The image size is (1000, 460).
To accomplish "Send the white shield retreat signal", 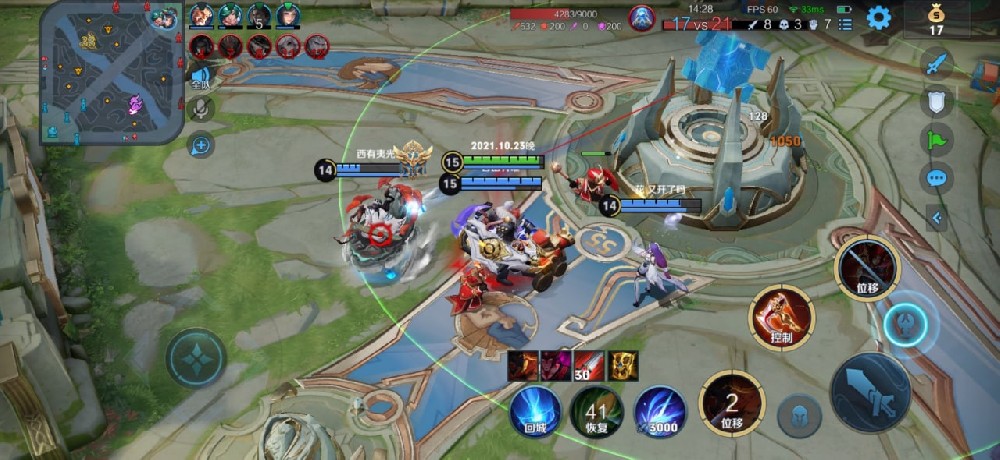I will pyautogui.click(x=937, y=100).
